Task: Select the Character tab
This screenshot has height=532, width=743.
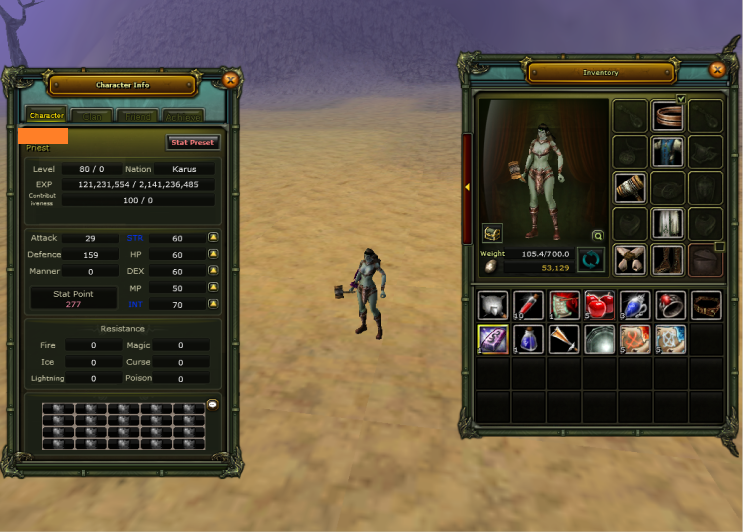Action: tap(47, 116)
